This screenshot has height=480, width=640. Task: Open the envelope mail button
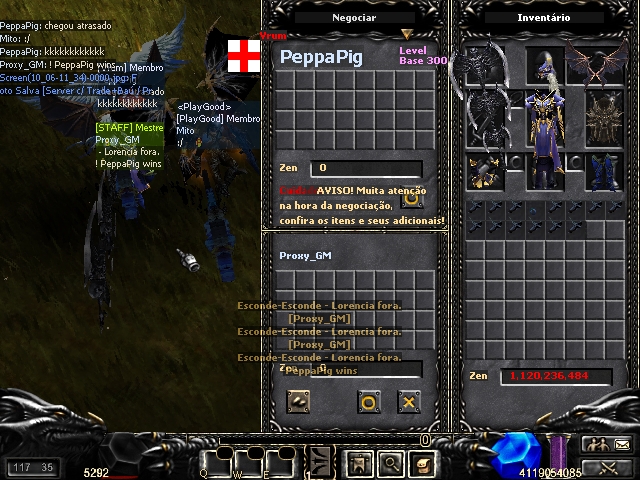(621, 445)
